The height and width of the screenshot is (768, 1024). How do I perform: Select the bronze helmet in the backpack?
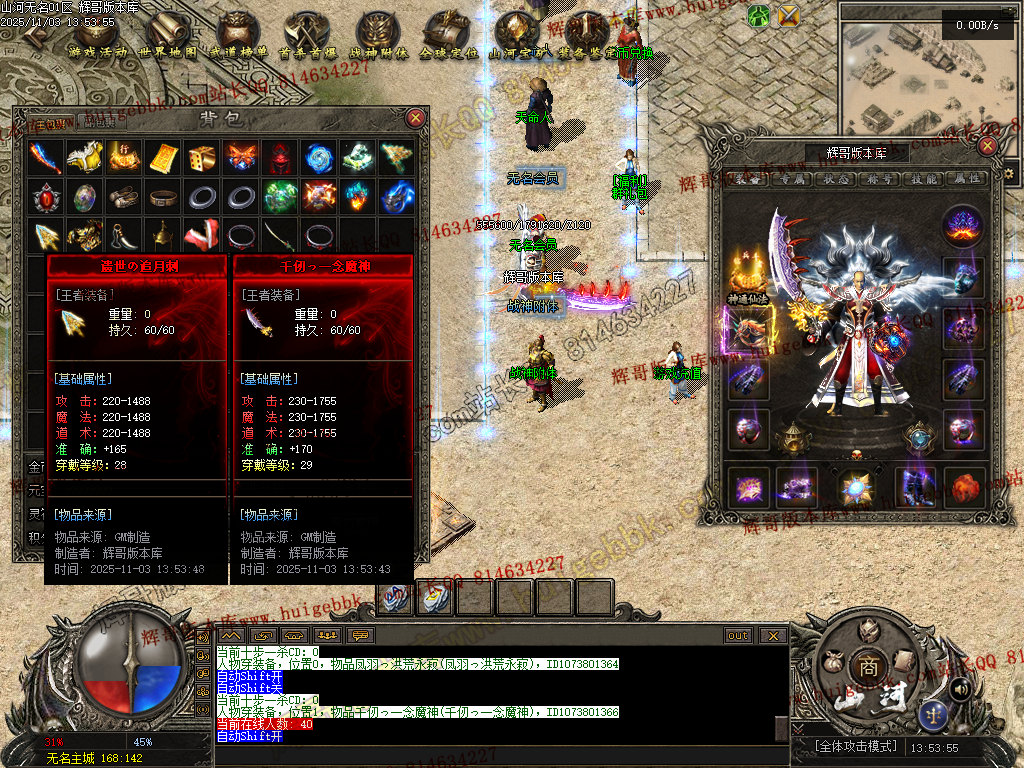(163, 236)
